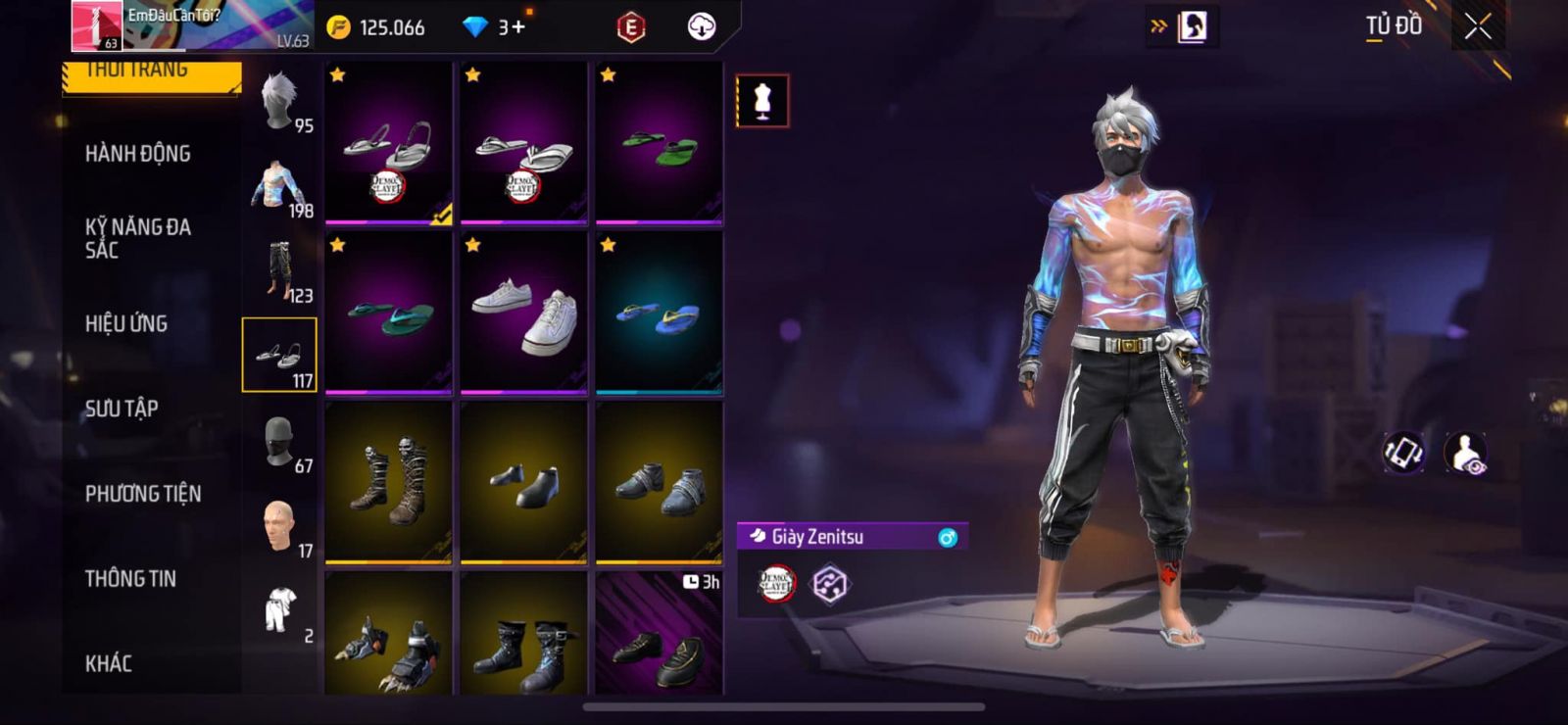Open the Khác menu entry
The width and height of the screenshot is (1568, 725).
point(108,663)
